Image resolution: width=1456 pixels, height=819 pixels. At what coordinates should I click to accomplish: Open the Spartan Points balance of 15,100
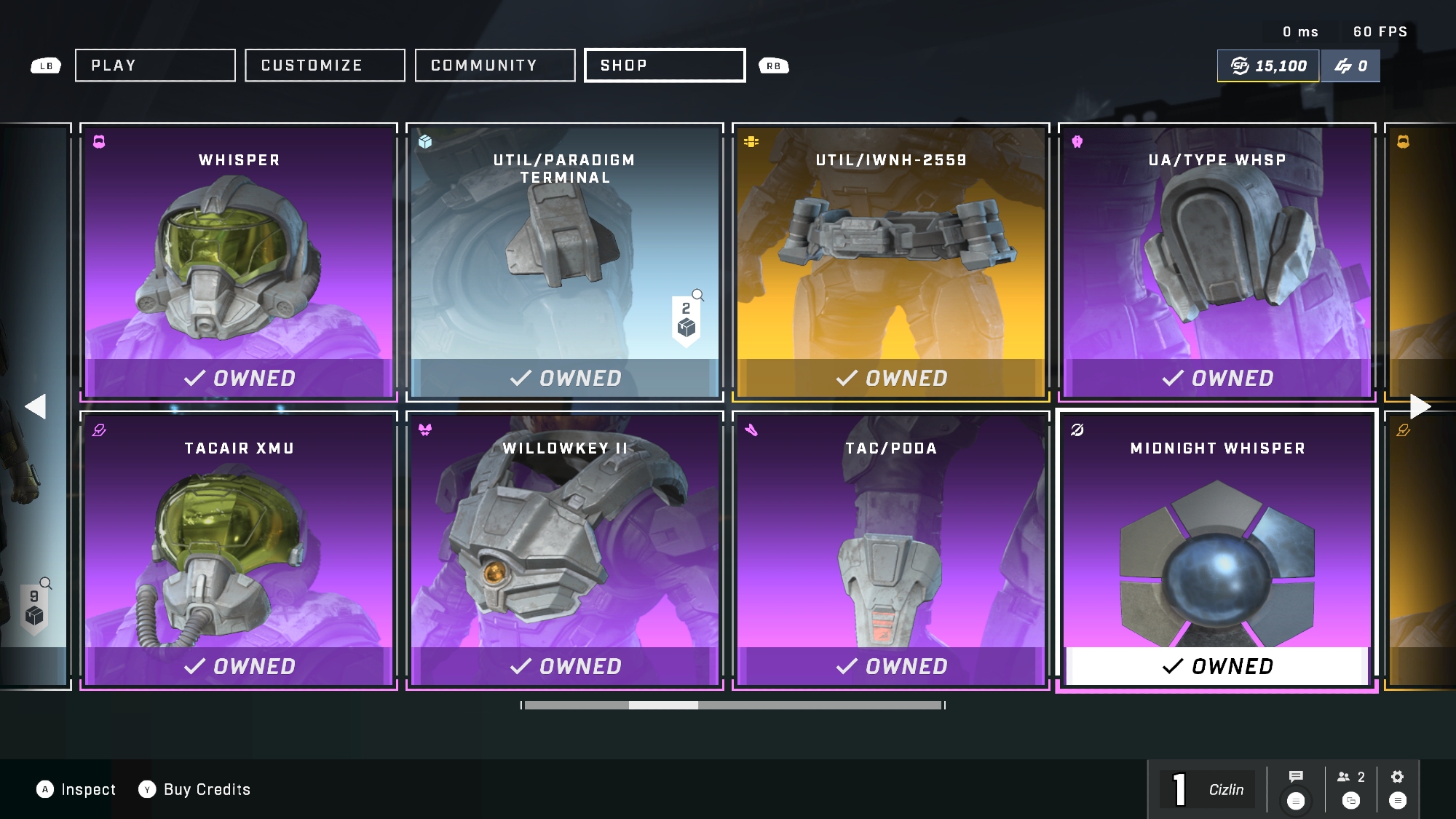point(1268,66)
